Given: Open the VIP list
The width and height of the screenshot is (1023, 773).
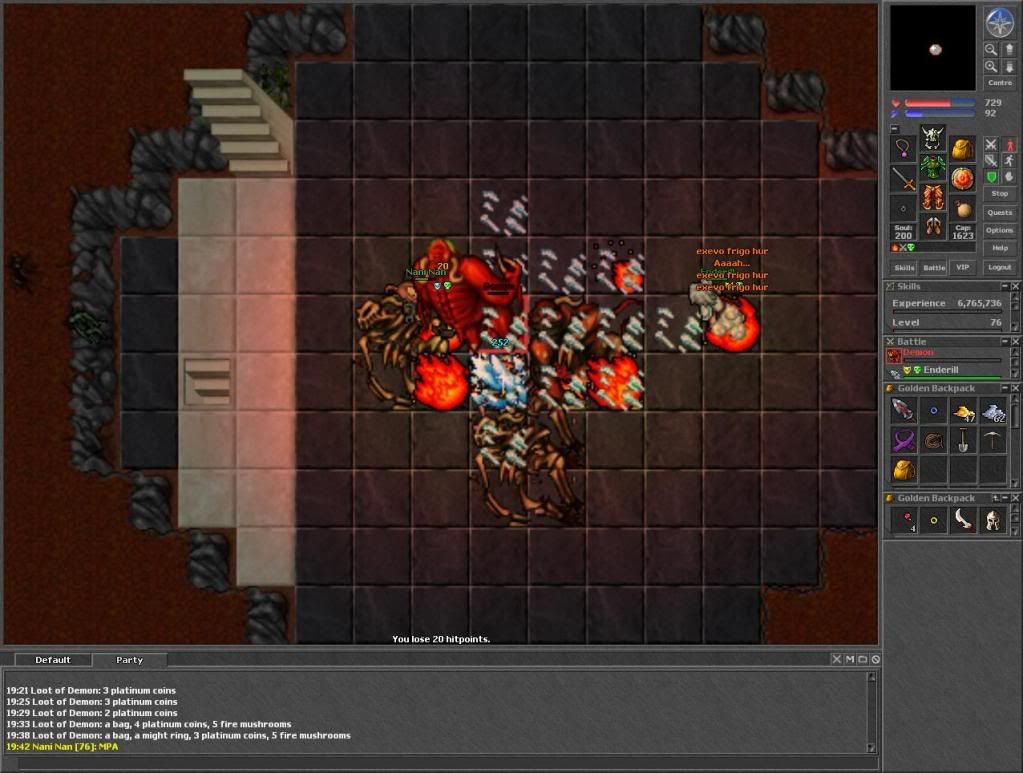Looking at the screenshot, I should click(963, 267).
